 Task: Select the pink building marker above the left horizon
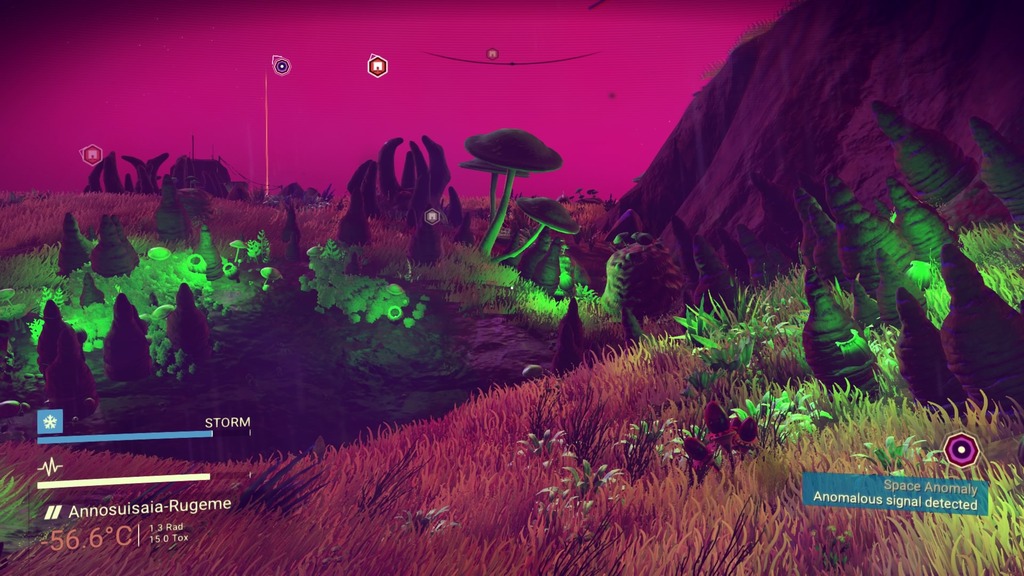(92, 154)
